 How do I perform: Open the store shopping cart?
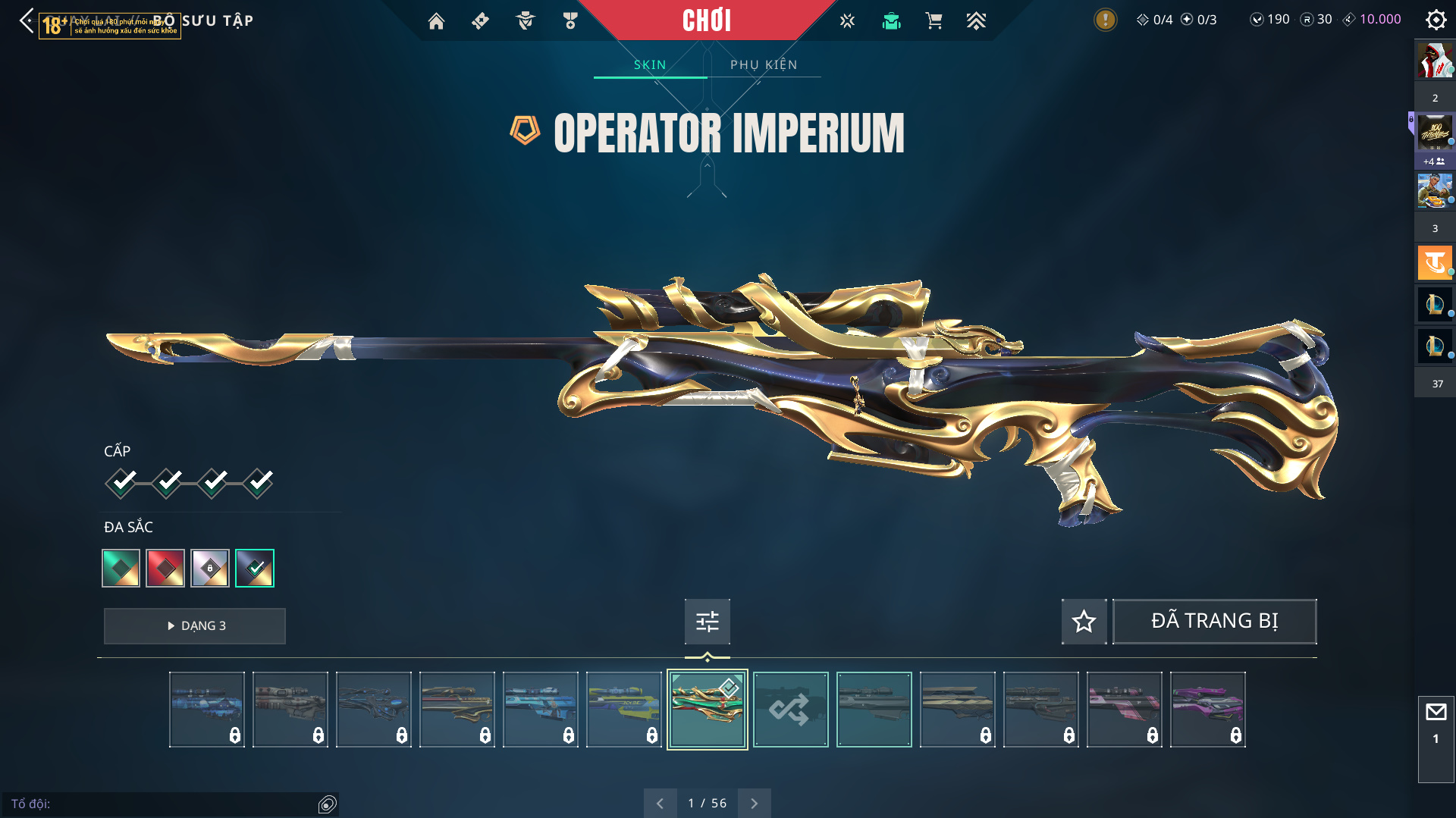934,21
